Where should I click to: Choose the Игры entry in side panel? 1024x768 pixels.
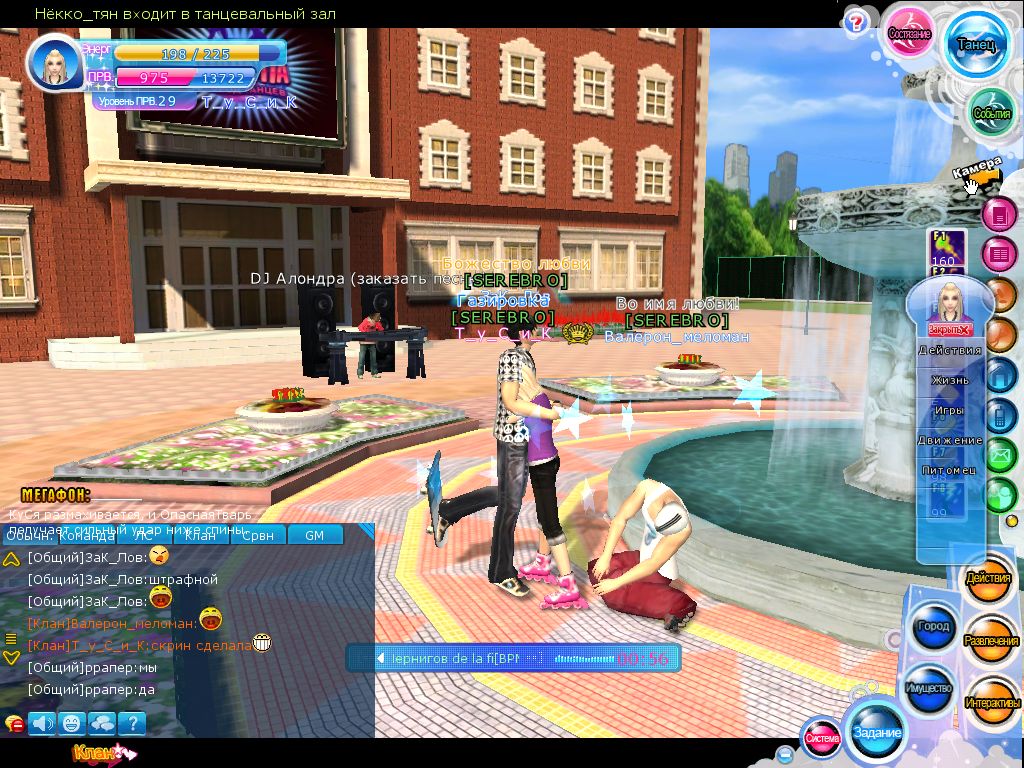(x=950, y=410)
